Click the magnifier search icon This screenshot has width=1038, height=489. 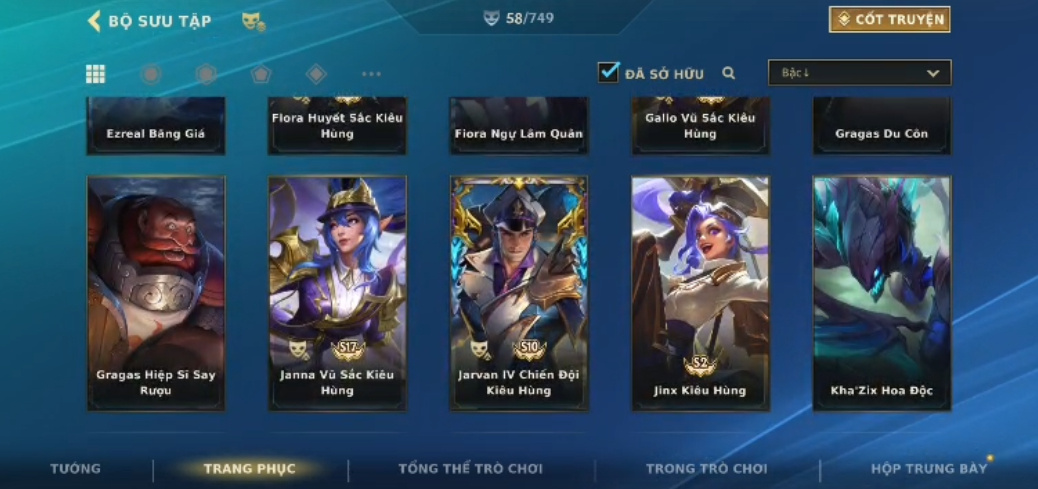[x=729, y=73]
